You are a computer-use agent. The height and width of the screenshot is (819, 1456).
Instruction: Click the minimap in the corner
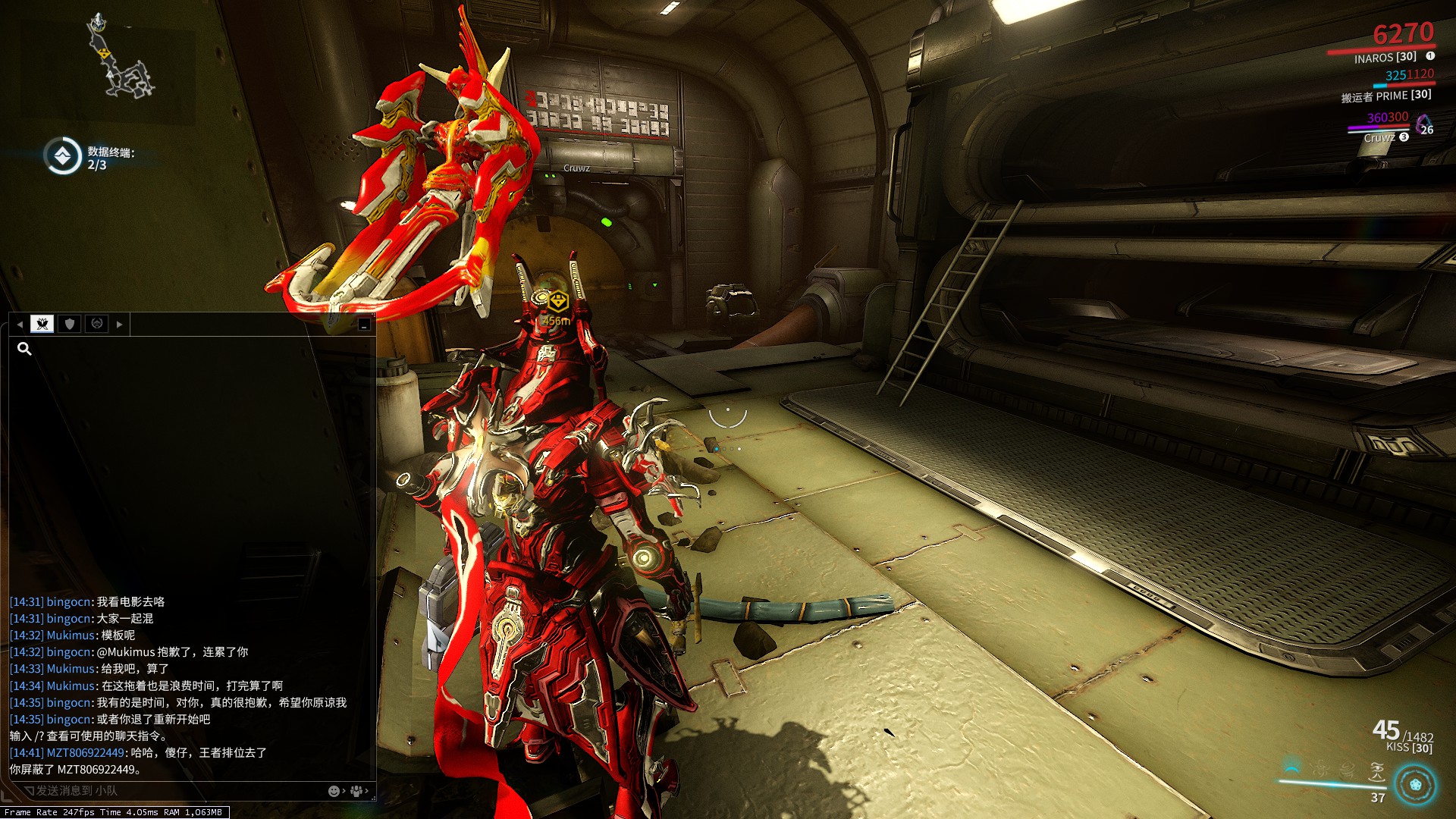[x=120, y=61]
